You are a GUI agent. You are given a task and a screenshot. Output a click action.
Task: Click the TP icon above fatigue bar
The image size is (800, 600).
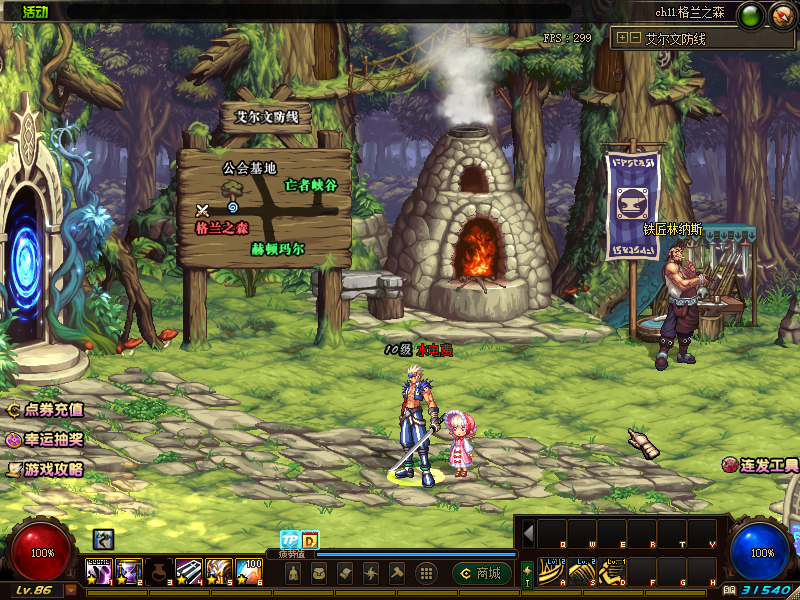point(289,540)
